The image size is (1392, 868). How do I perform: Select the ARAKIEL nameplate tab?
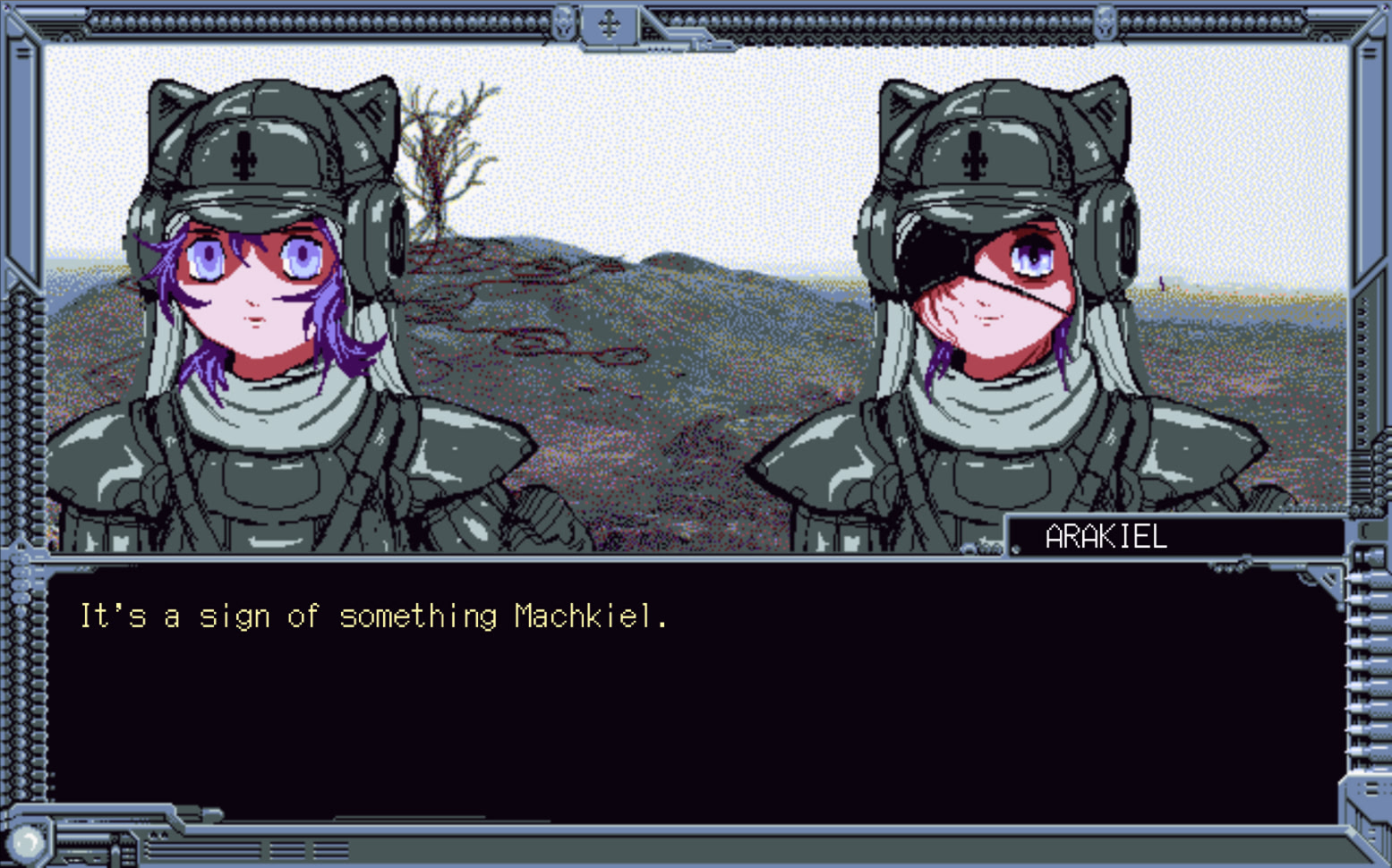(1106, 537)
